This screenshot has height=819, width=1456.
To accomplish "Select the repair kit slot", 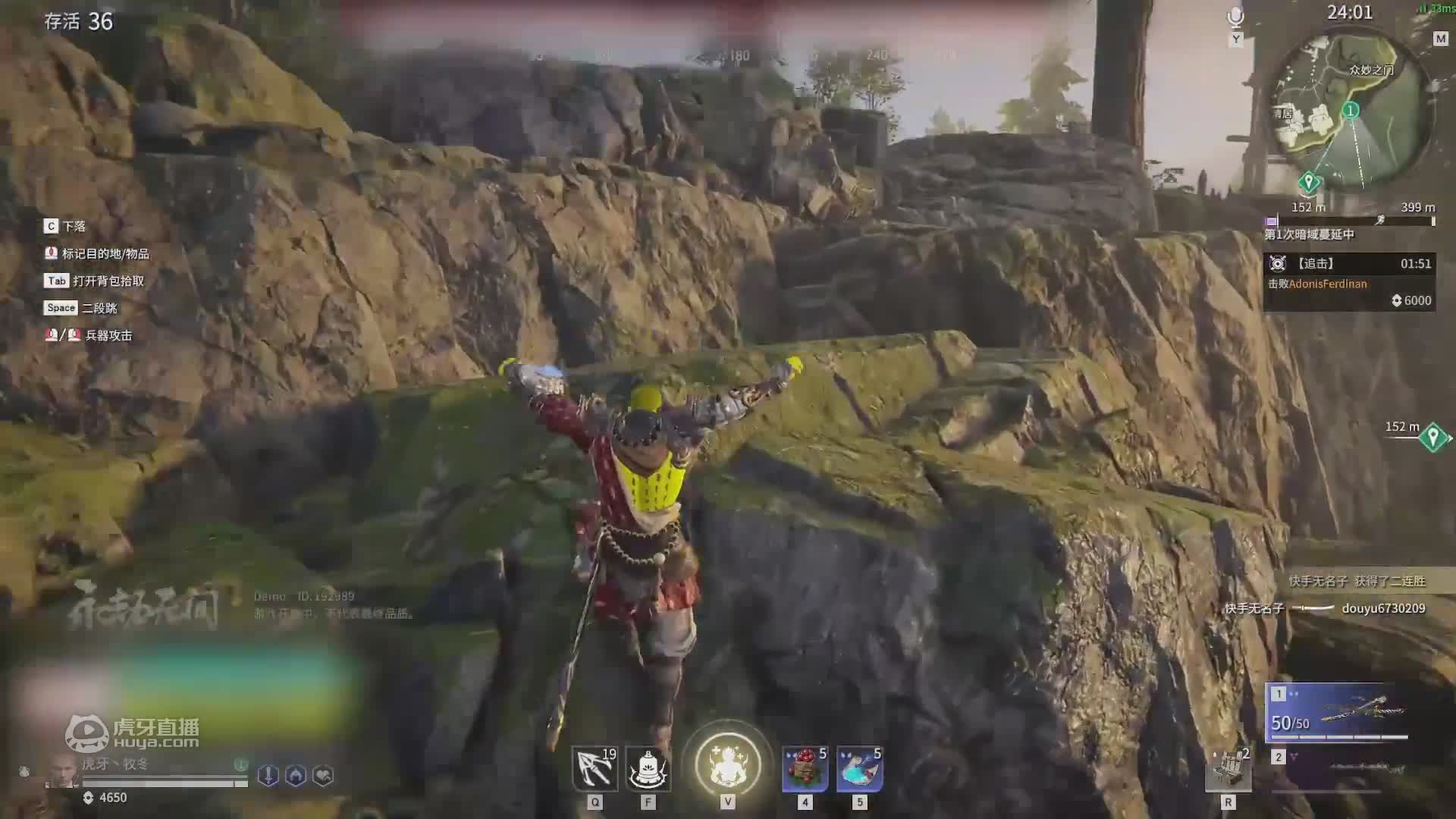I will [1228, 768].
